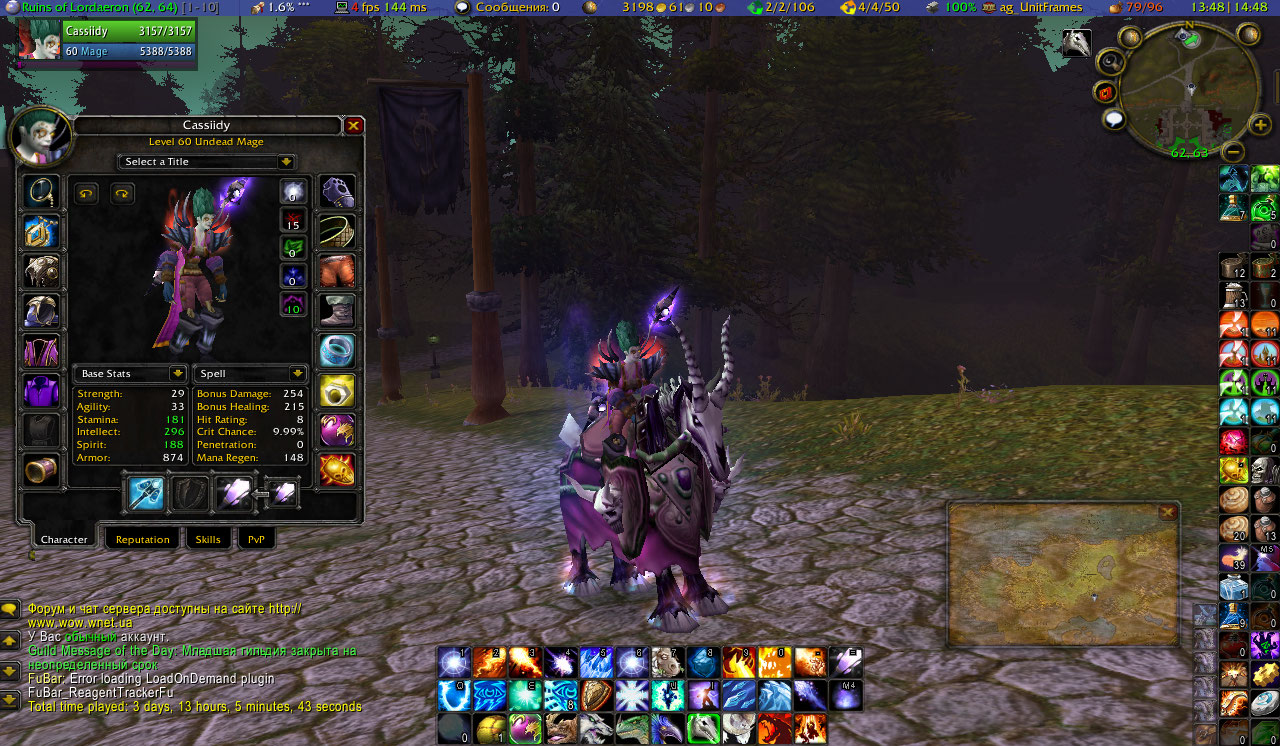
Task: Select the main hand weapon slot
Action: point(146,493)
